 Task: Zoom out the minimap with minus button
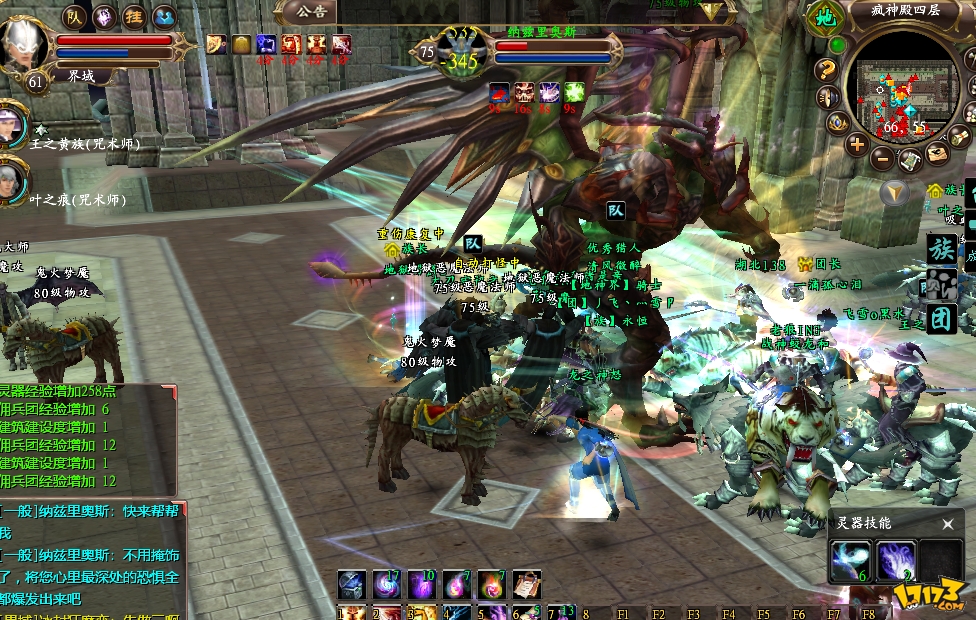(x=882, y=157)
